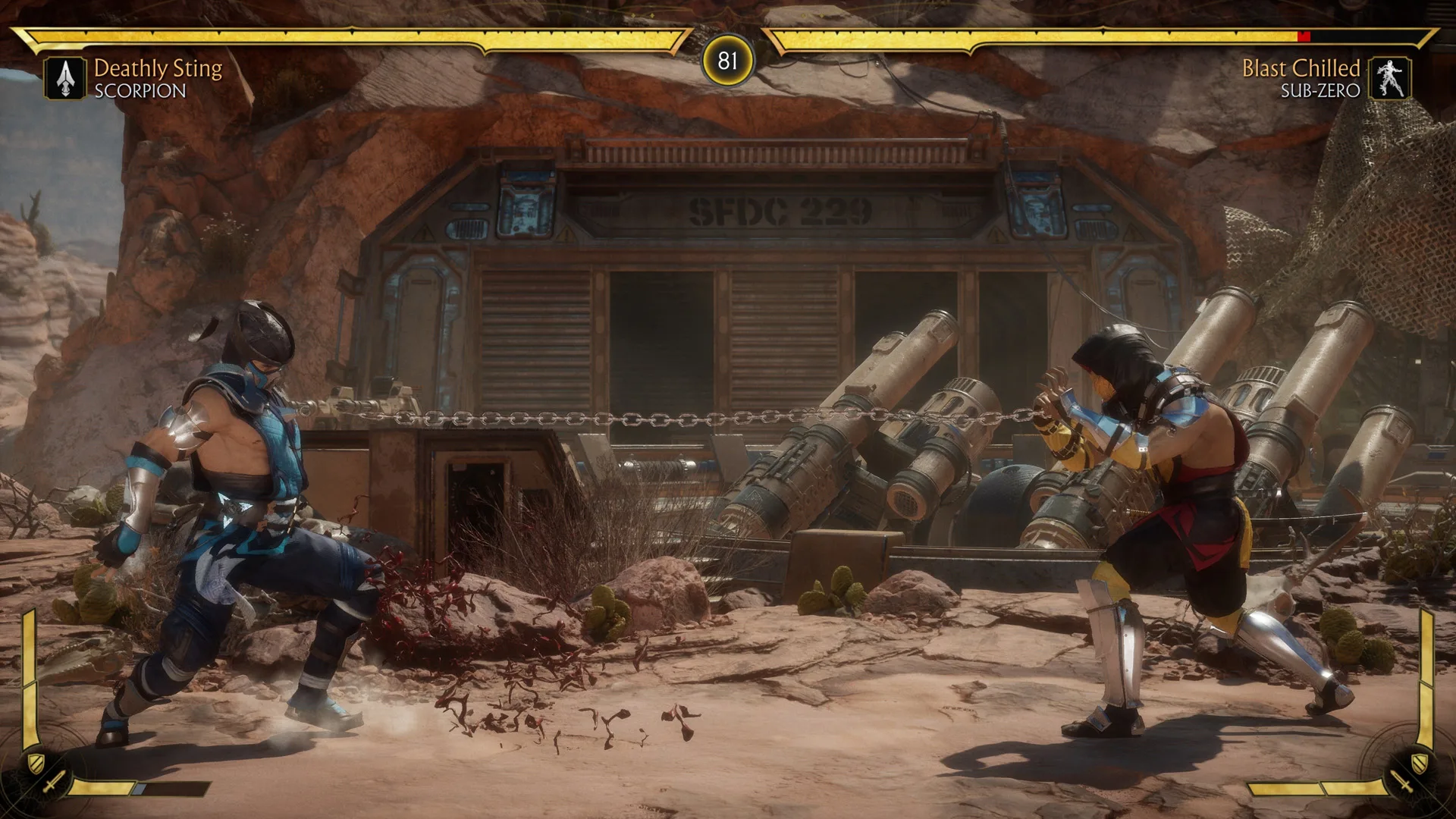Select the sword icon on the left meter
The height and width of the screenshot is (819, 1456).
point(55,782)
